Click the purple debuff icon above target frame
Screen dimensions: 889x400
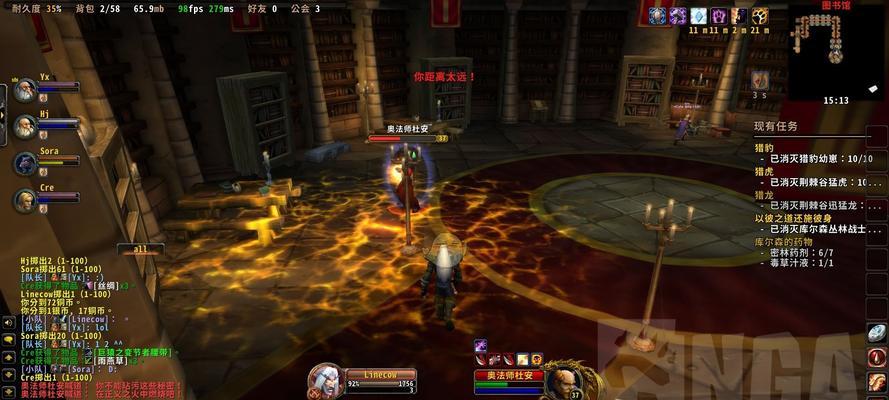[480, 345]
